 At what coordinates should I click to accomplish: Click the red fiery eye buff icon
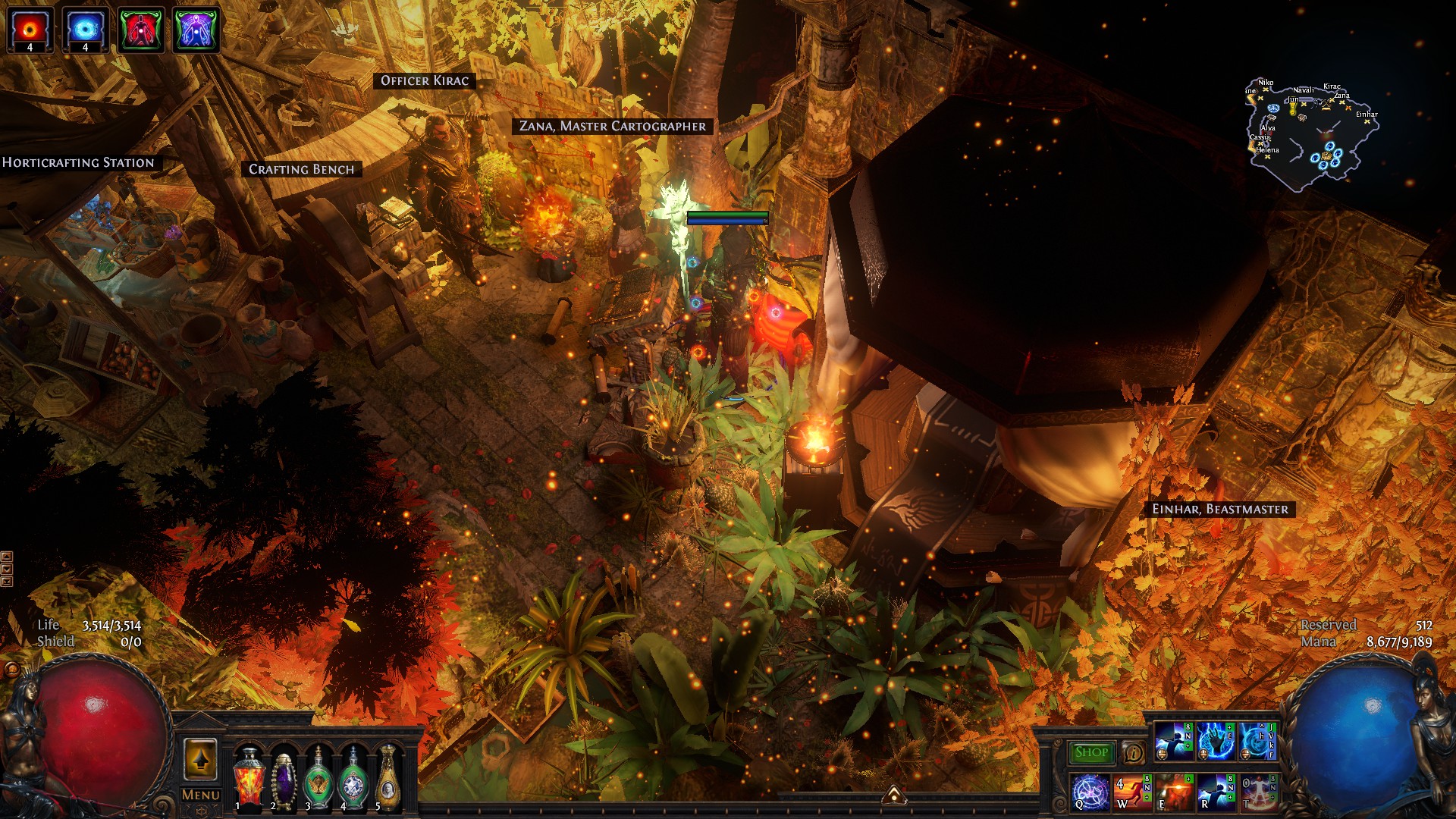click(30, 30)
